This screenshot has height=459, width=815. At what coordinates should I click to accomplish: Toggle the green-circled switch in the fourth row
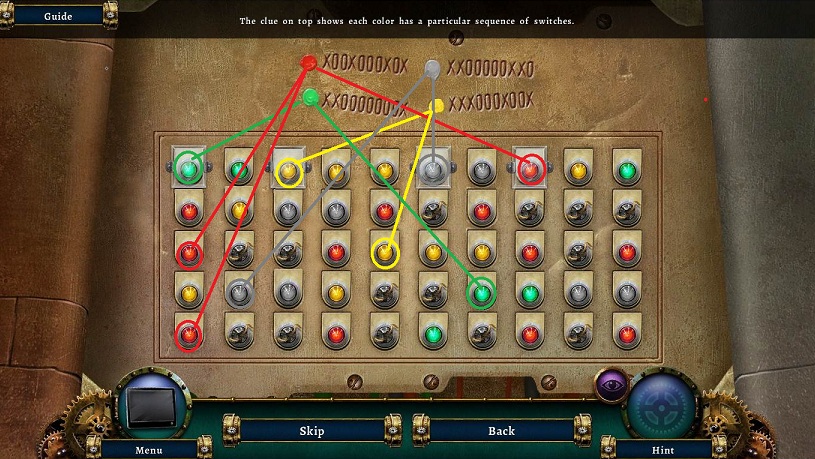(482, 293)
